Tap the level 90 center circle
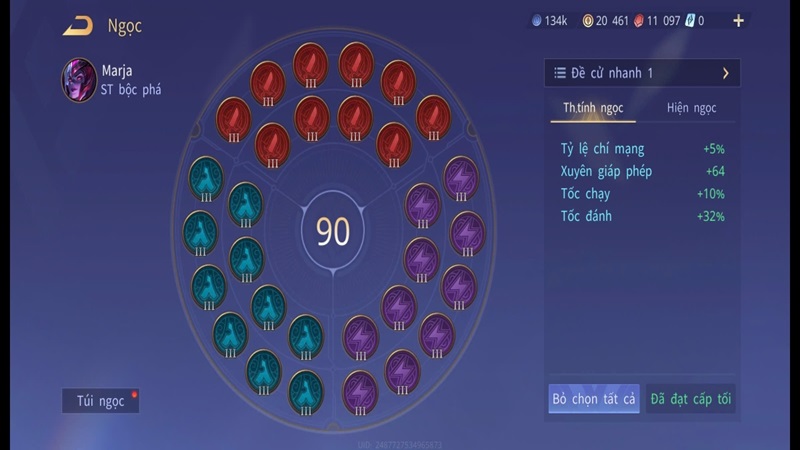The height and width of the screenshot is (450, 800). (333, 231)
